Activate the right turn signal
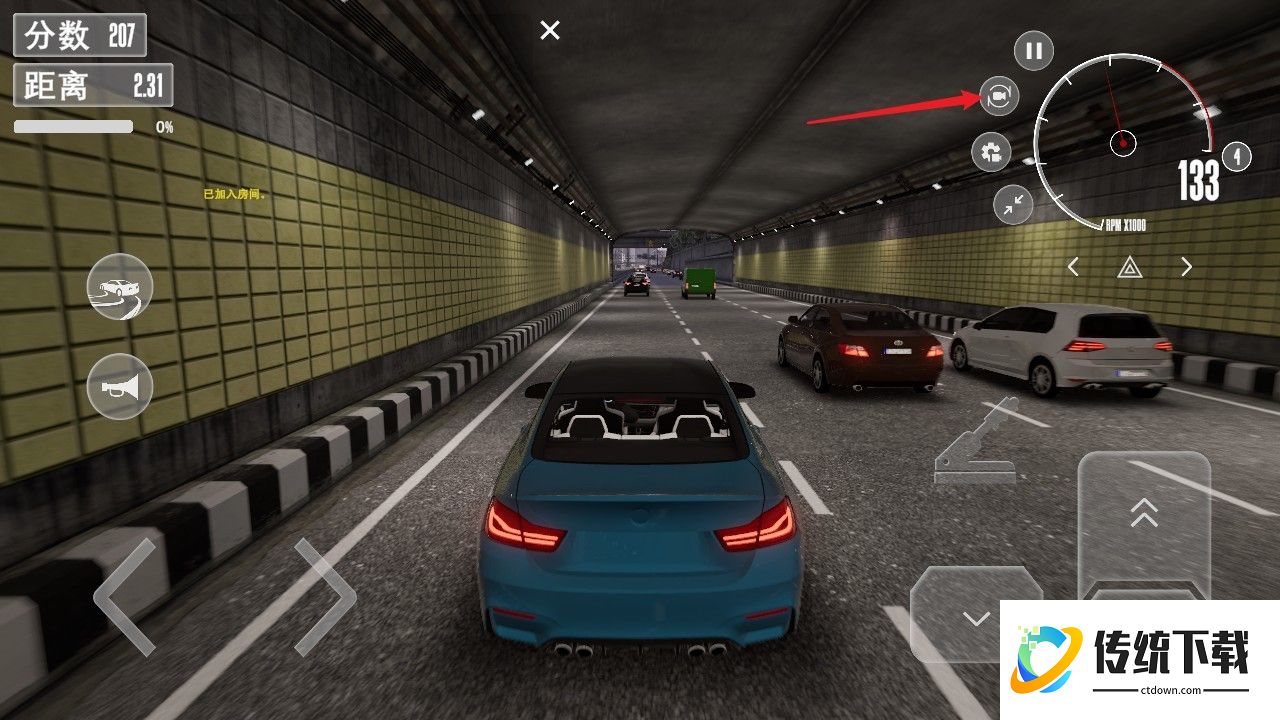This screenshot has height=720, width=1280. pos(1187,267)
